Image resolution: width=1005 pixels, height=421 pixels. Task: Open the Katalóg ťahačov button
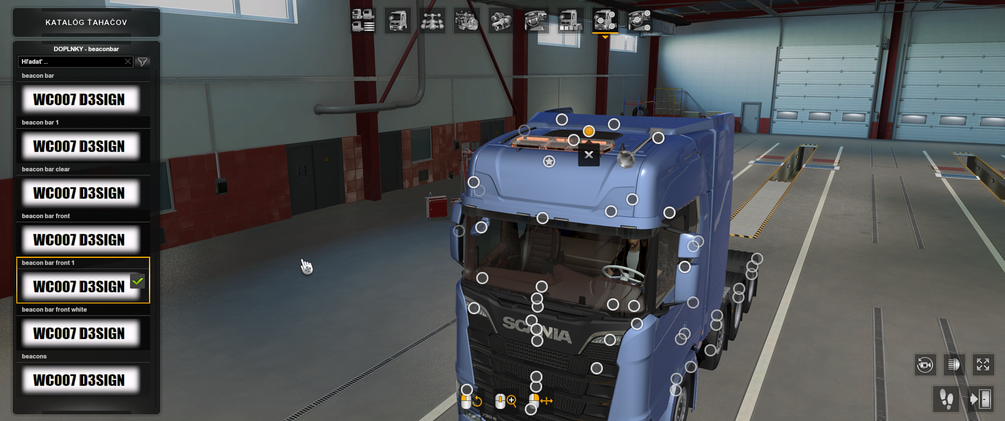coord(86,22)
